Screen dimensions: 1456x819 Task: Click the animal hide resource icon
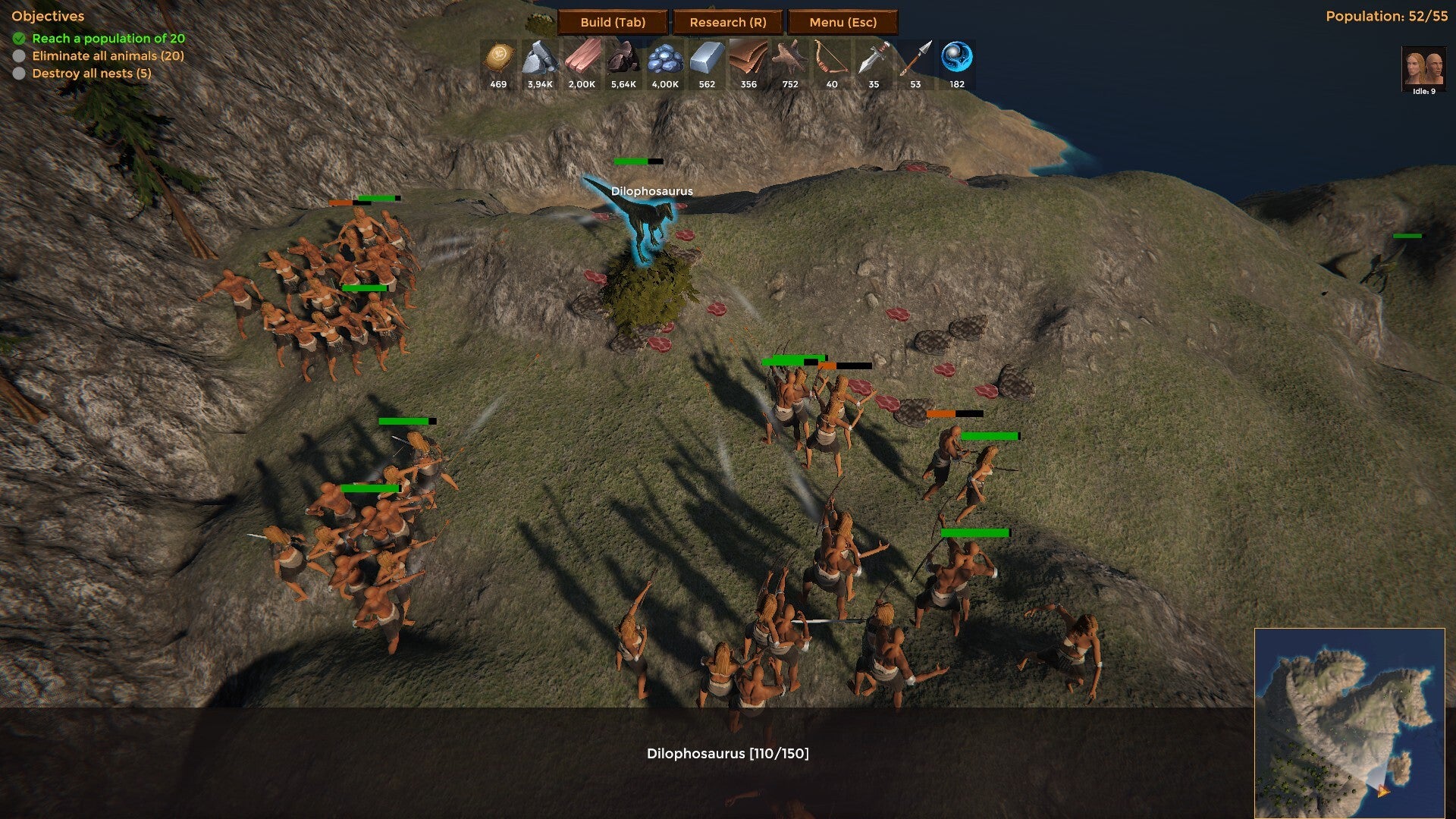tap(790, 58)
